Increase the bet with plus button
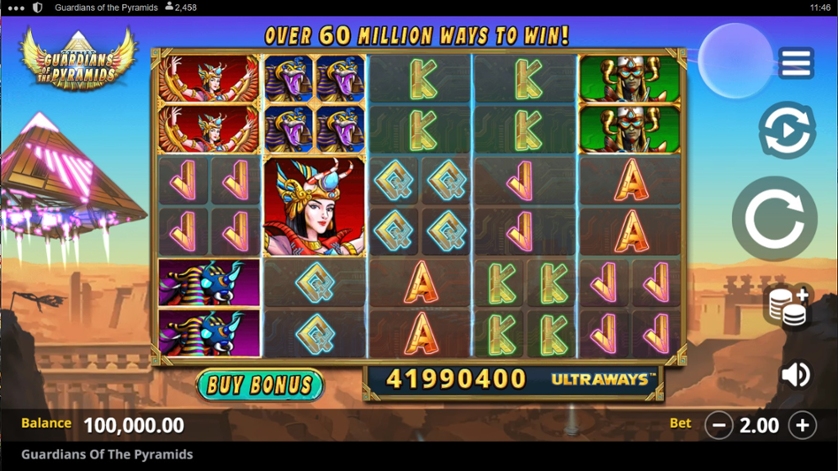 [802, 425]
